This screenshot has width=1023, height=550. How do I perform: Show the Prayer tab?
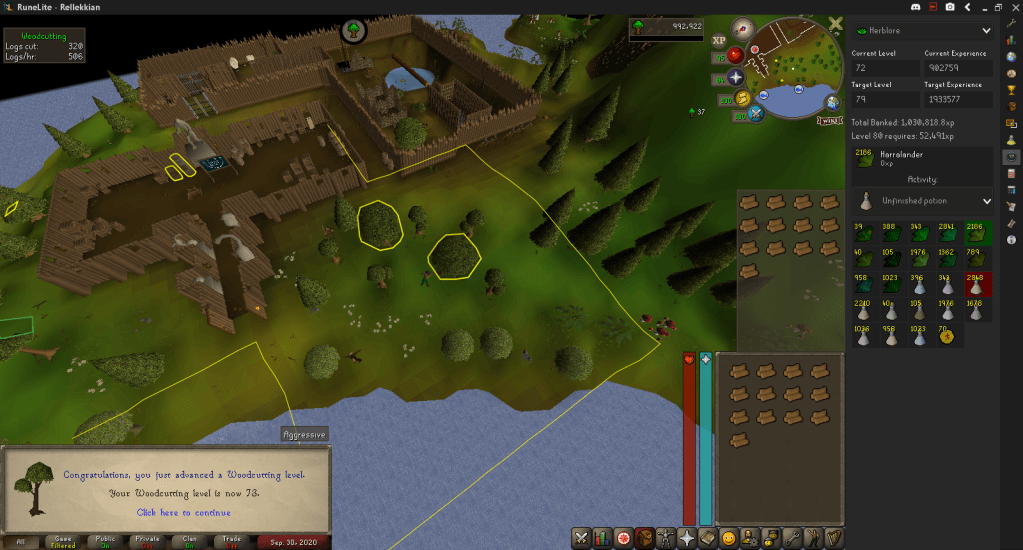pos(686,537)
